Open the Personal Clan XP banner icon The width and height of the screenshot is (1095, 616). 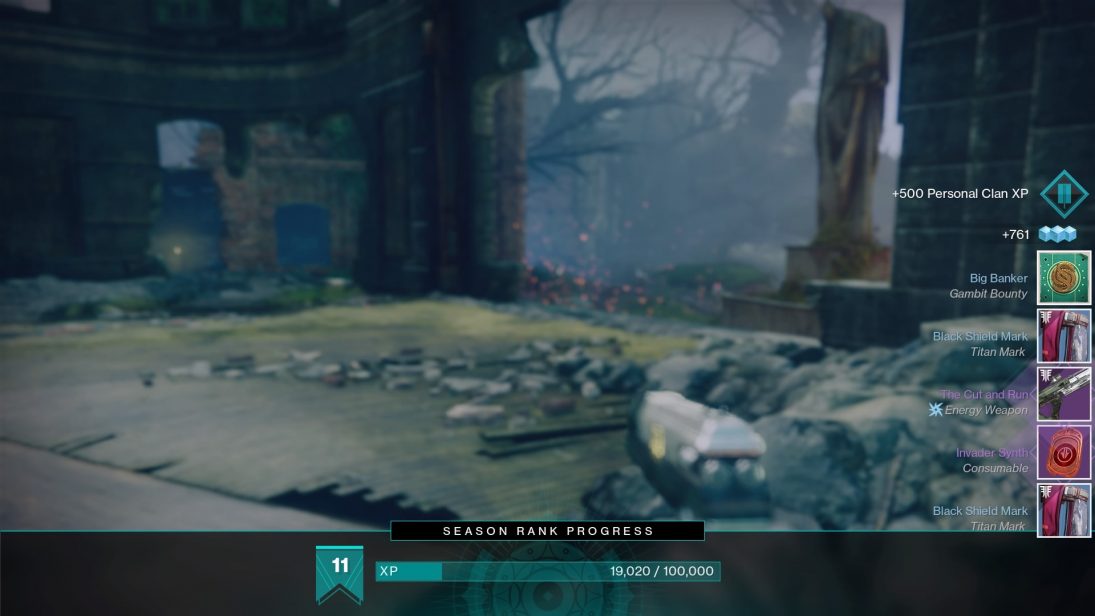click(x=1064, y=193)
